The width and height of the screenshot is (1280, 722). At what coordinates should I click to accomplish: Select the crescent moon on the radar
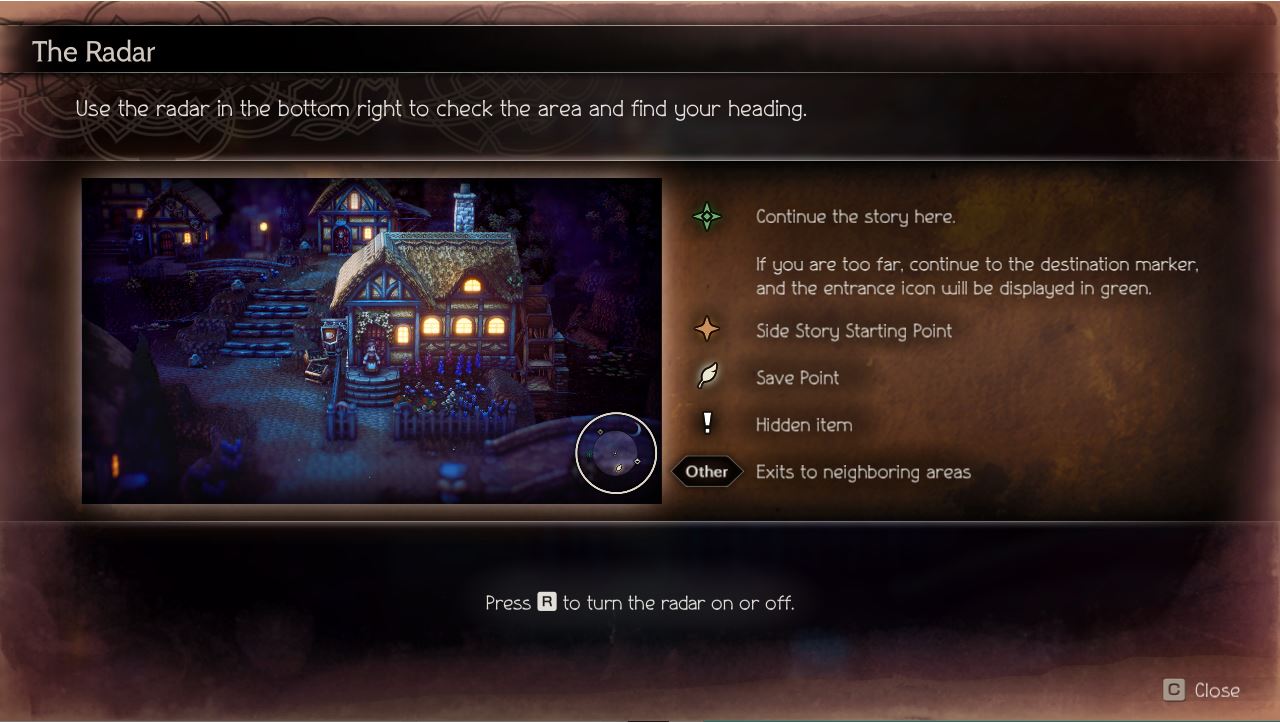[637, 430]
